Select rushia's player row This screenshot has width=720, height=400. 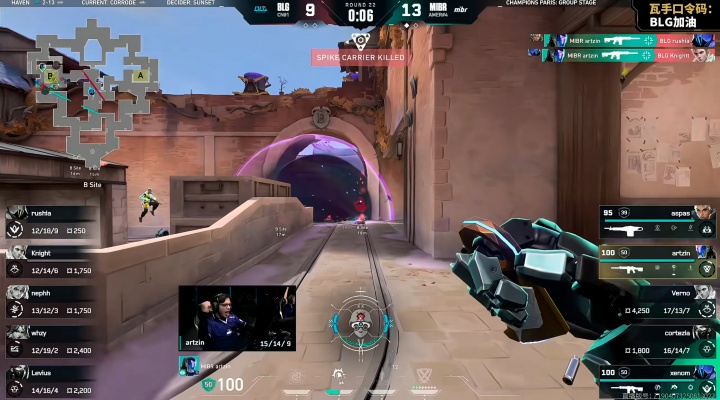point(50,222)
